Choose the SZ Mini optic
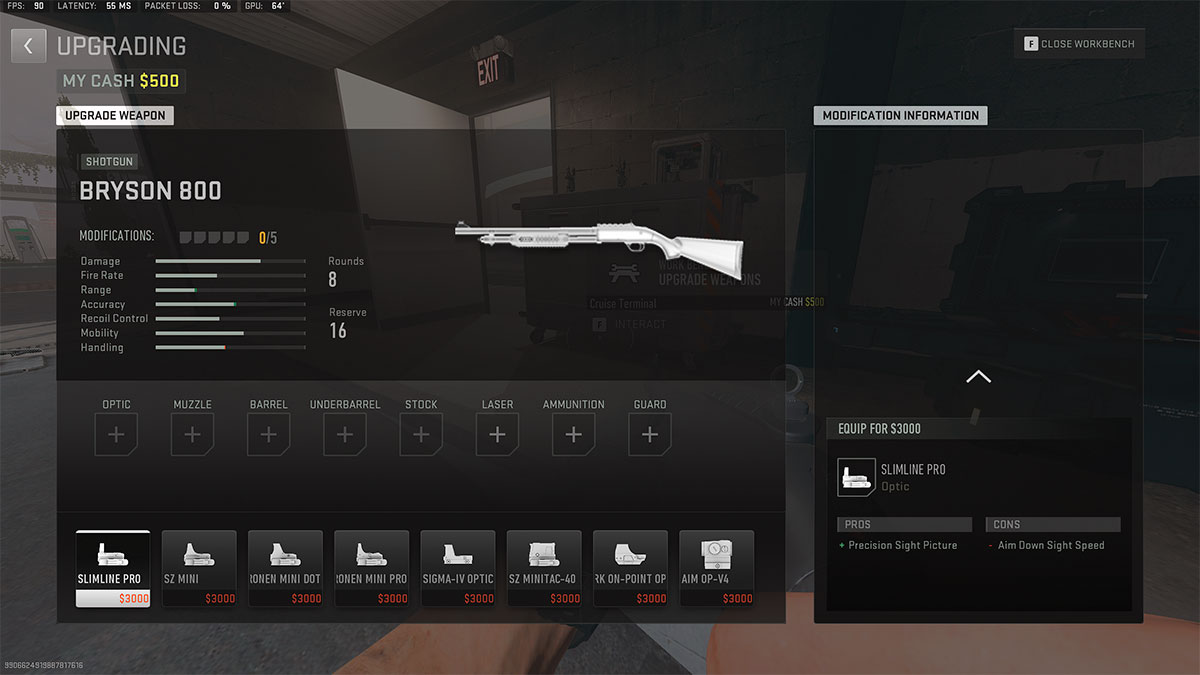 [x=199, y=568]
